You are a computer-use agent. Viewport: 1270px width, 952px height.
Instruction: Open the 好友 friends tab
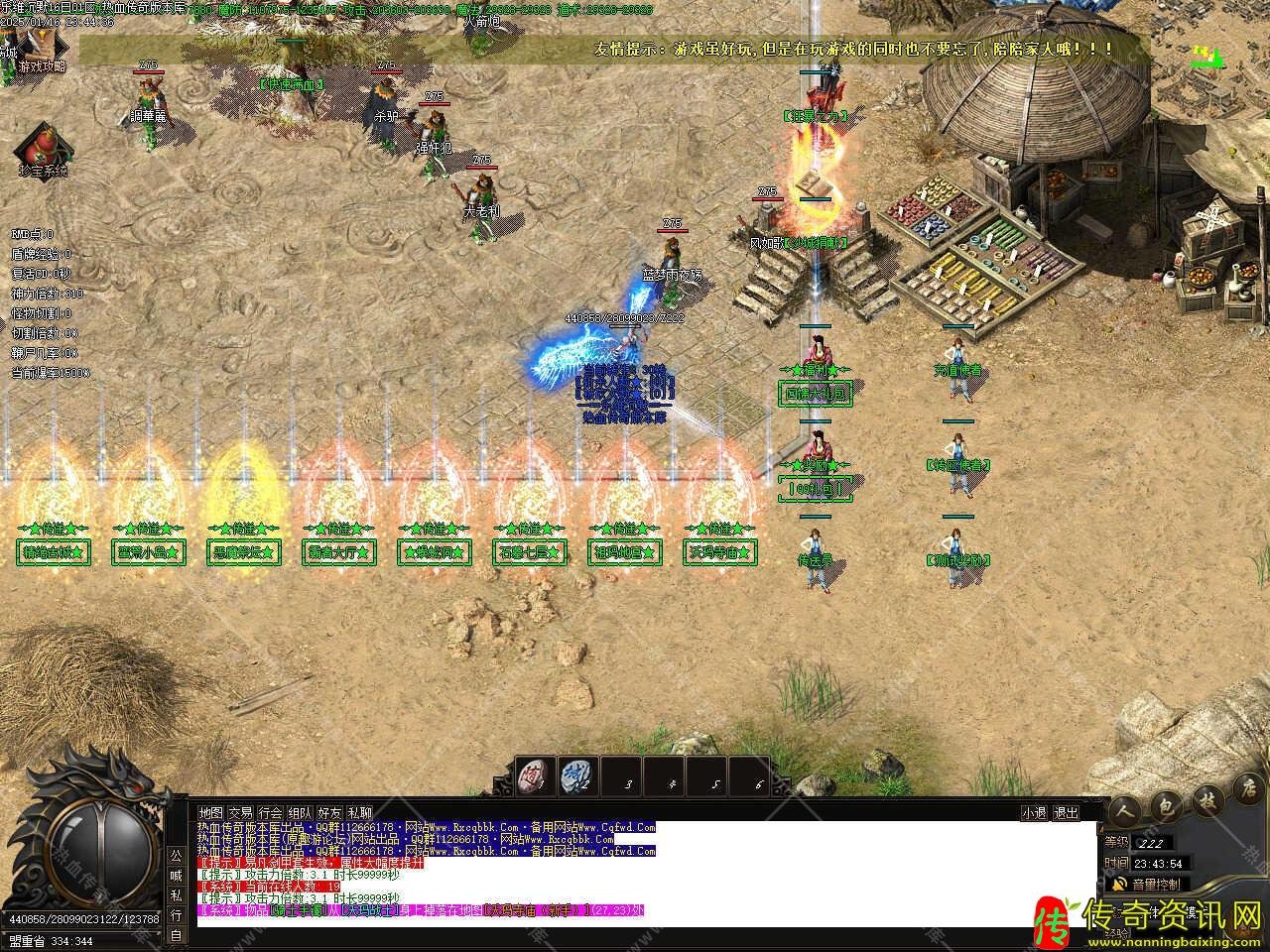pyautogui.click(x=329, y=812)
